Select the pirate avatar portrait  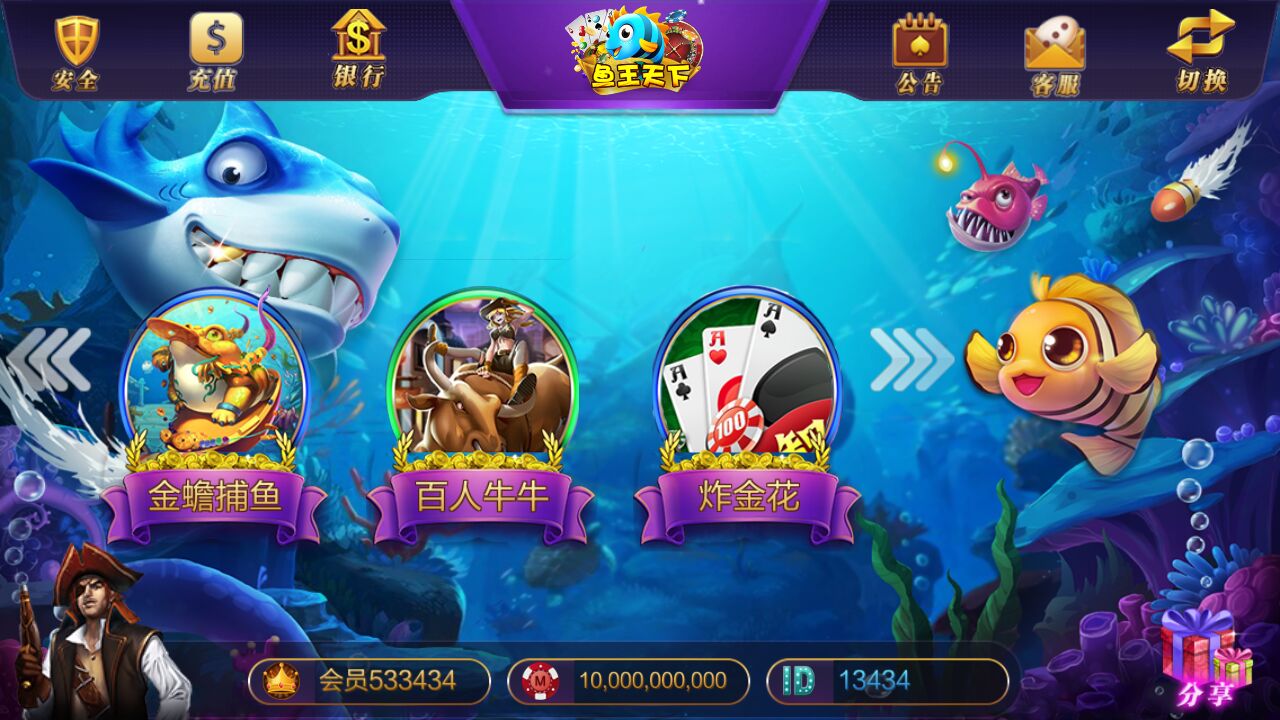[x=95, y=640]
